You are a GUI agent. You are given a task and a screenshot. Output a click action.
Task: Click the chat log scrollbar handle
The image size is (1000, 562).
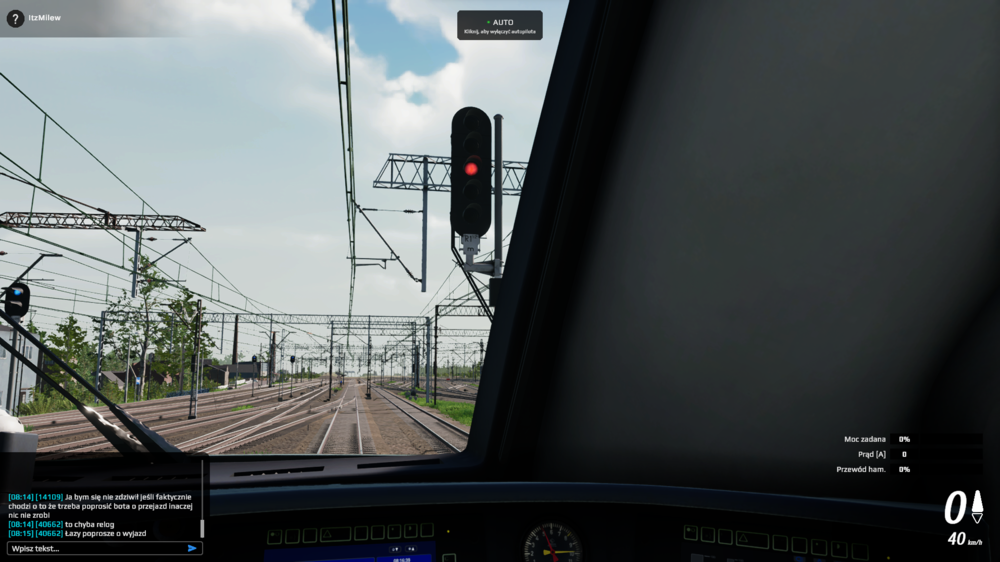point(202,527)
